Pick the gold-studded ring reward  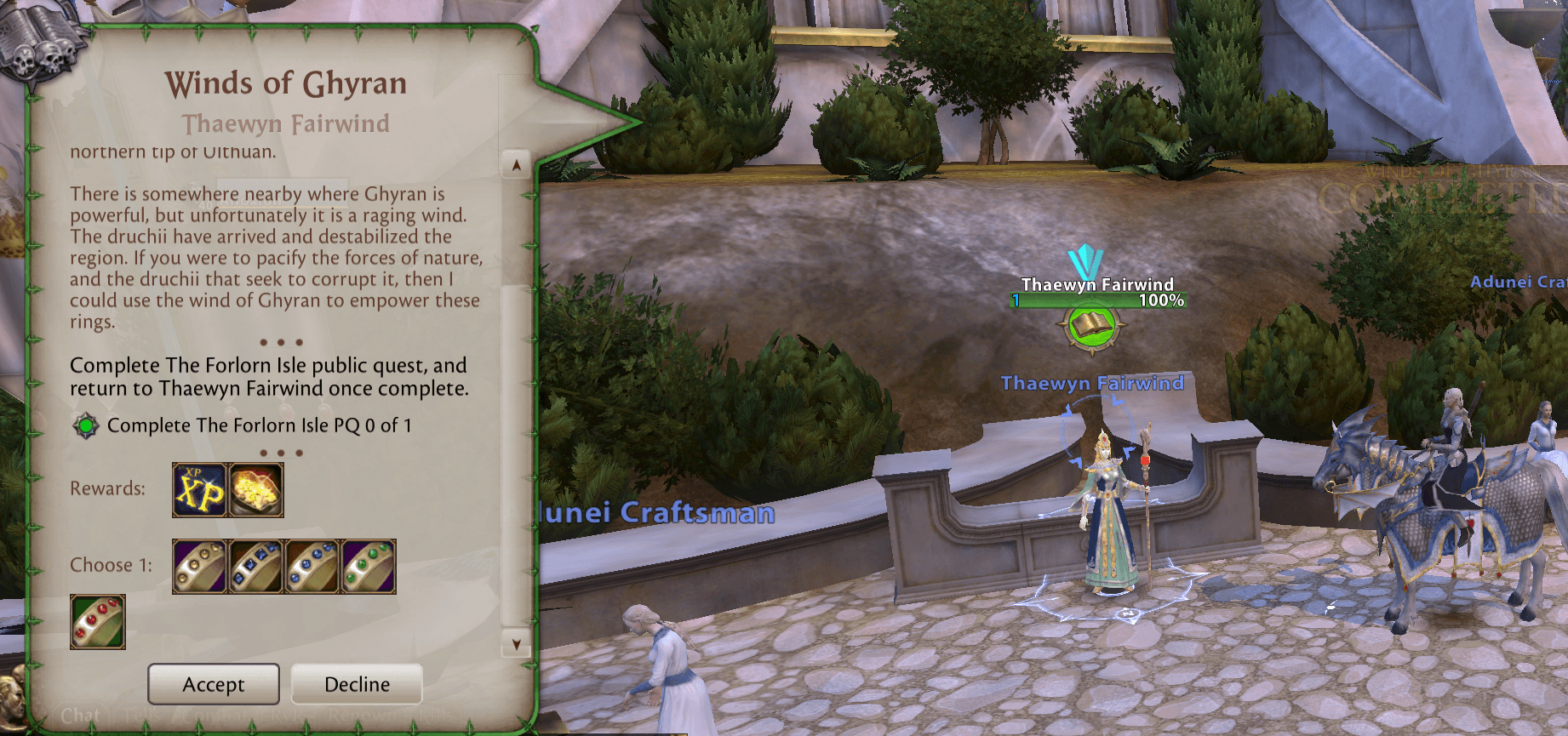199,566
